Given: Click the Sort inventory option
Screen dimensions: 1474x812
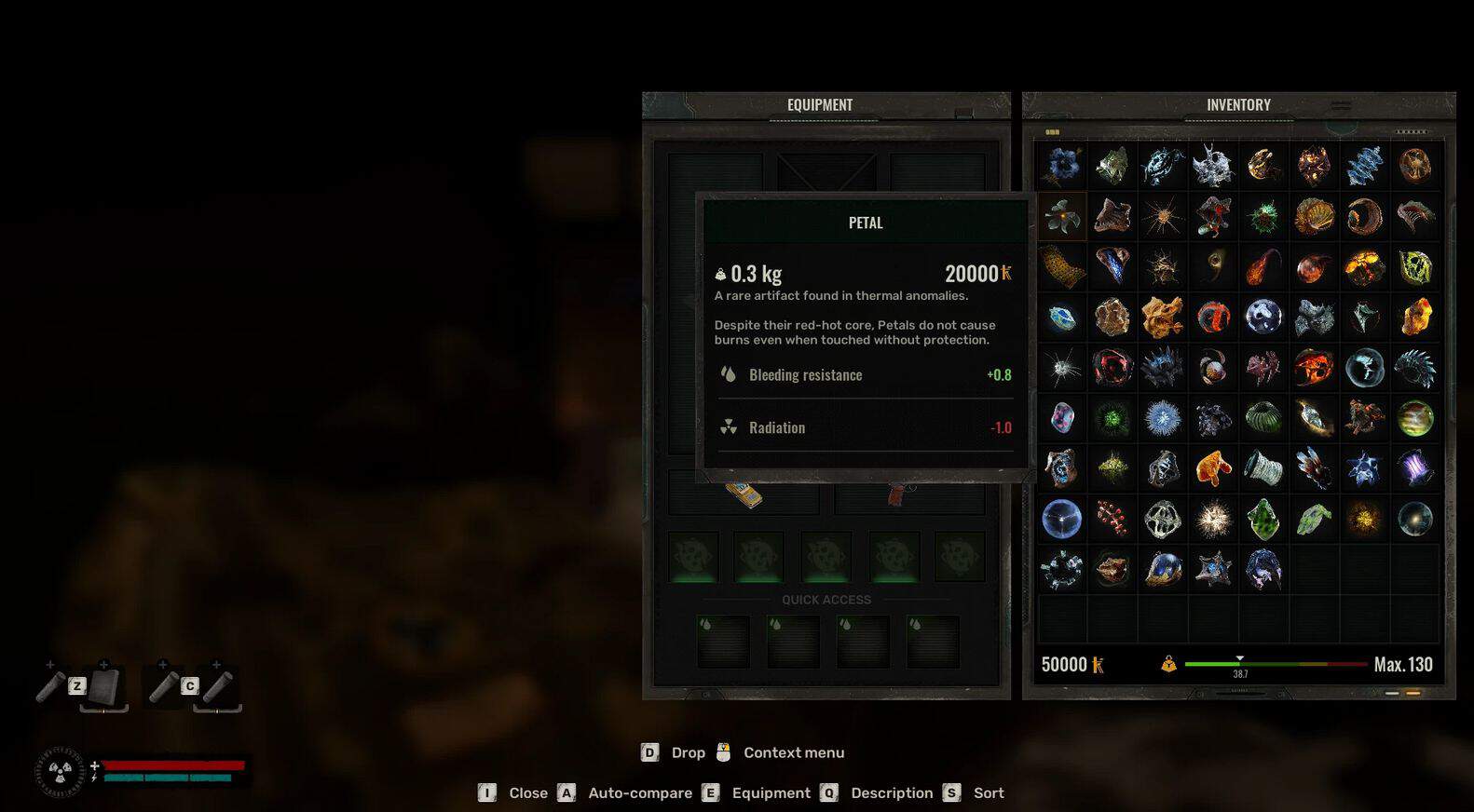Looking at the screenshot, I should [988, 792].
